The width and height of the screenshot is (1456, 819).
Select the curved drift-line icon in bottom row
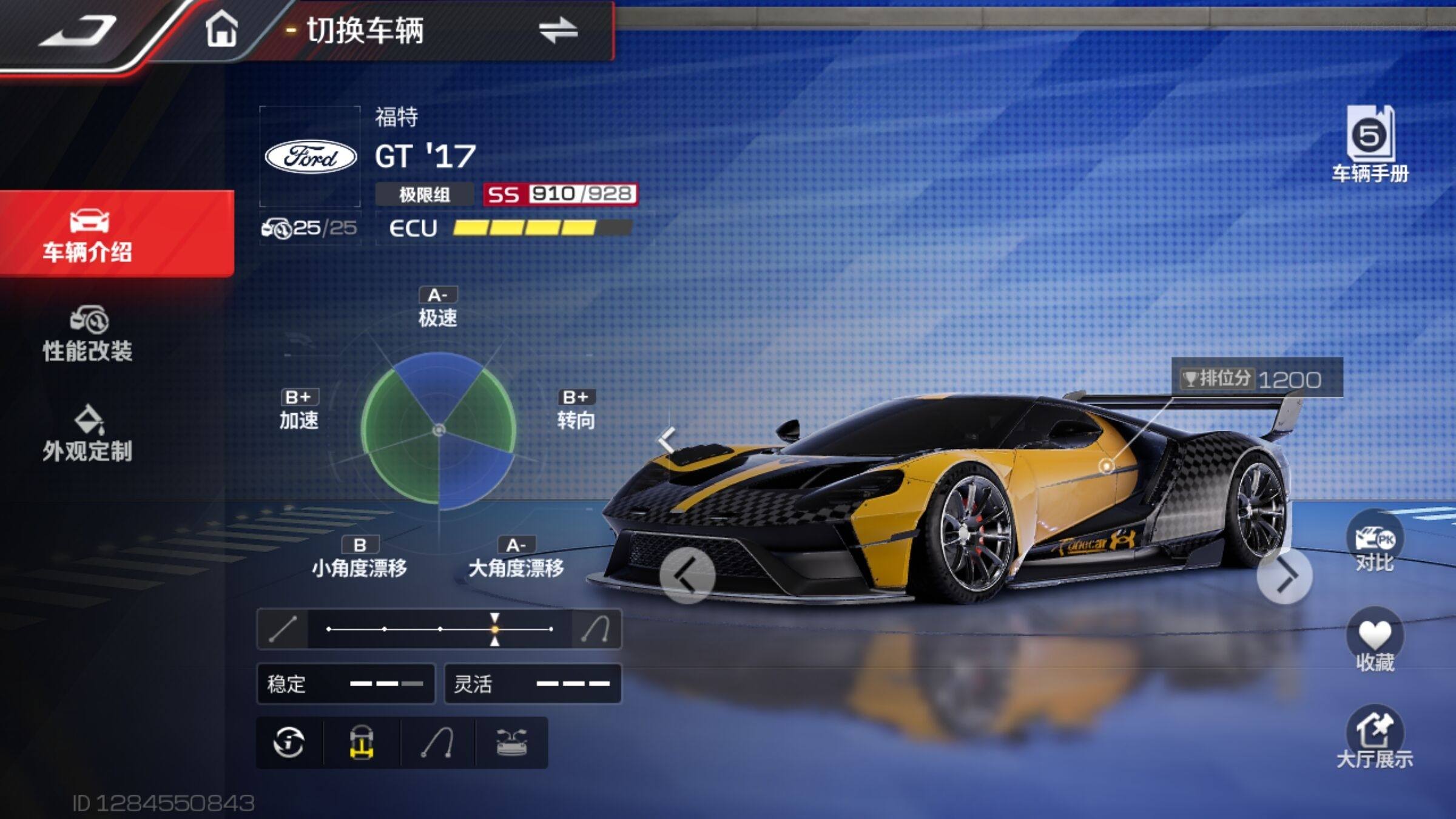(438, 743)
